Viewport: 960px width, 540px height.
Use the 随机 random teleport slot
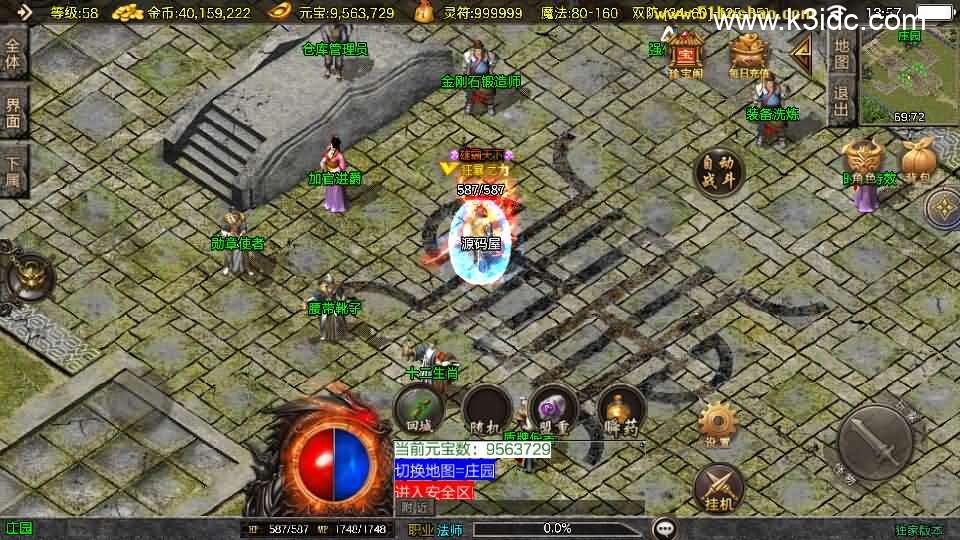pos(486,409)
